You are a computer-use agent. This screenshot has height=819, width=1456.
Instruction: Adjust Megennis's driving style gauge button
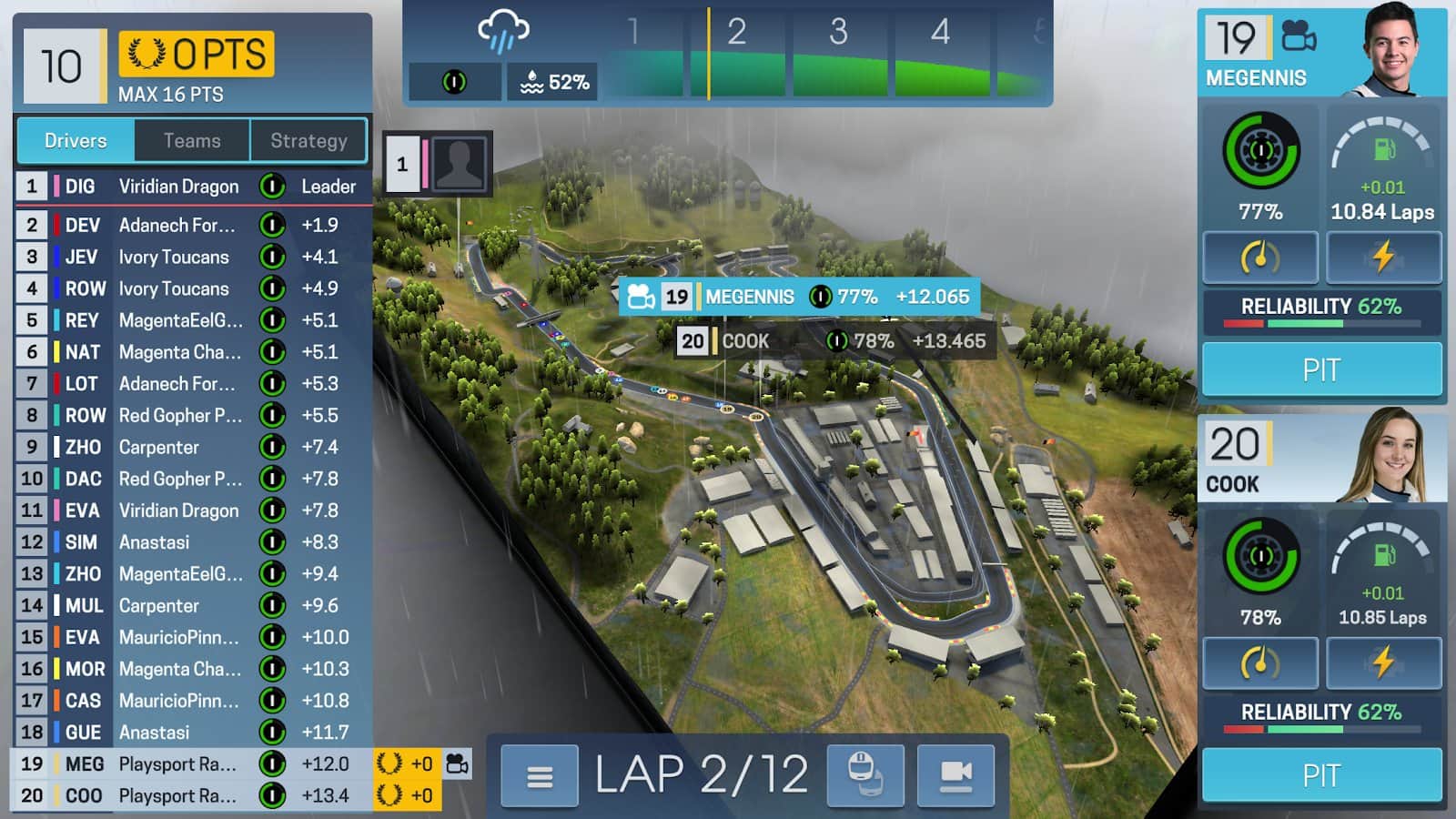click(x=1260, y=258)
